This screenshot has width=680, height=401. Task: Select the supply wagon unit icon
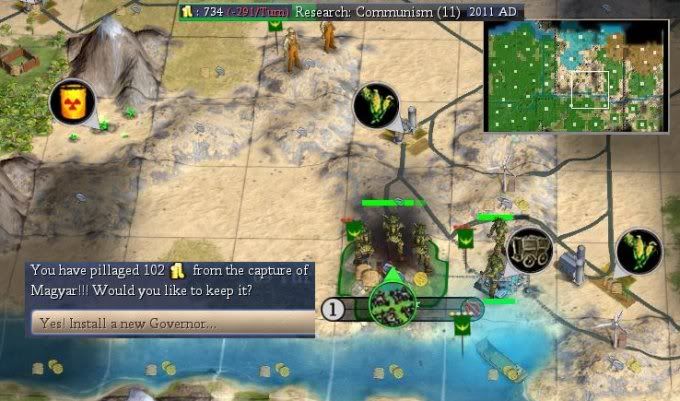[x=528, y=250]
